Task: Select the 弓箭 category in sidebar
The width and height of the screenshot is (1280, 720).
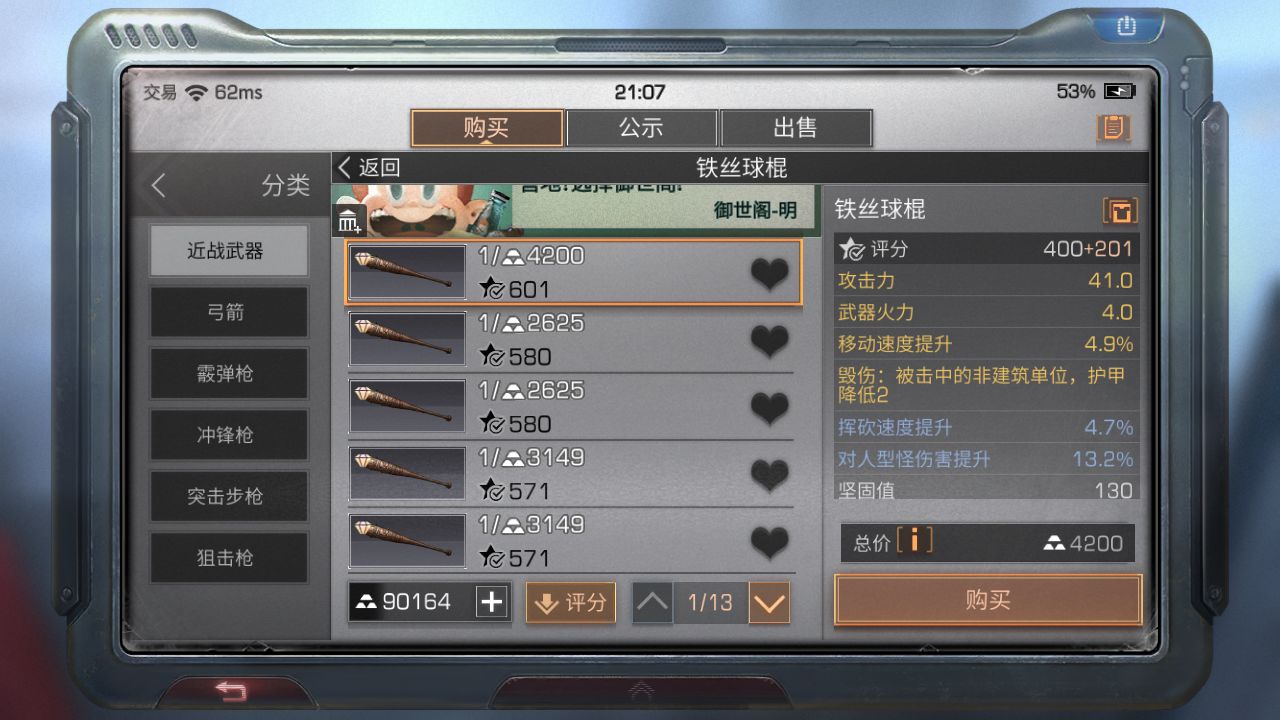Action: [x=228, y=312]
